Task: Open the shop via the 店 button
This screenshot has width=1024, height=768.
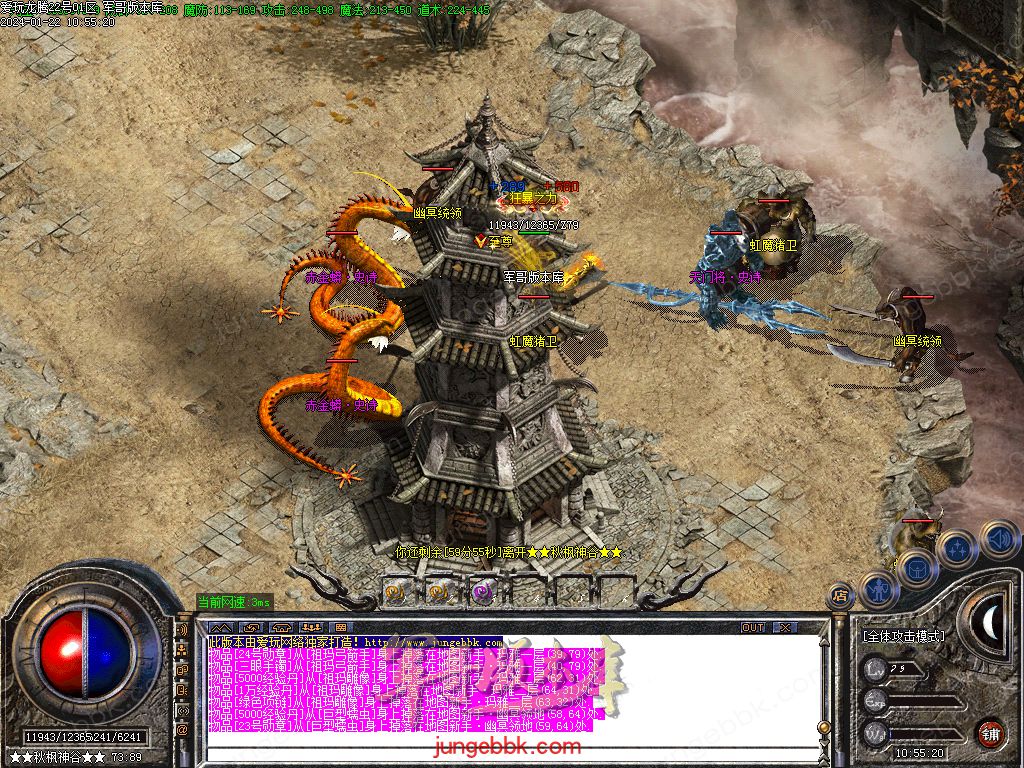Action: pyautogui.click(x=840, y=597)
